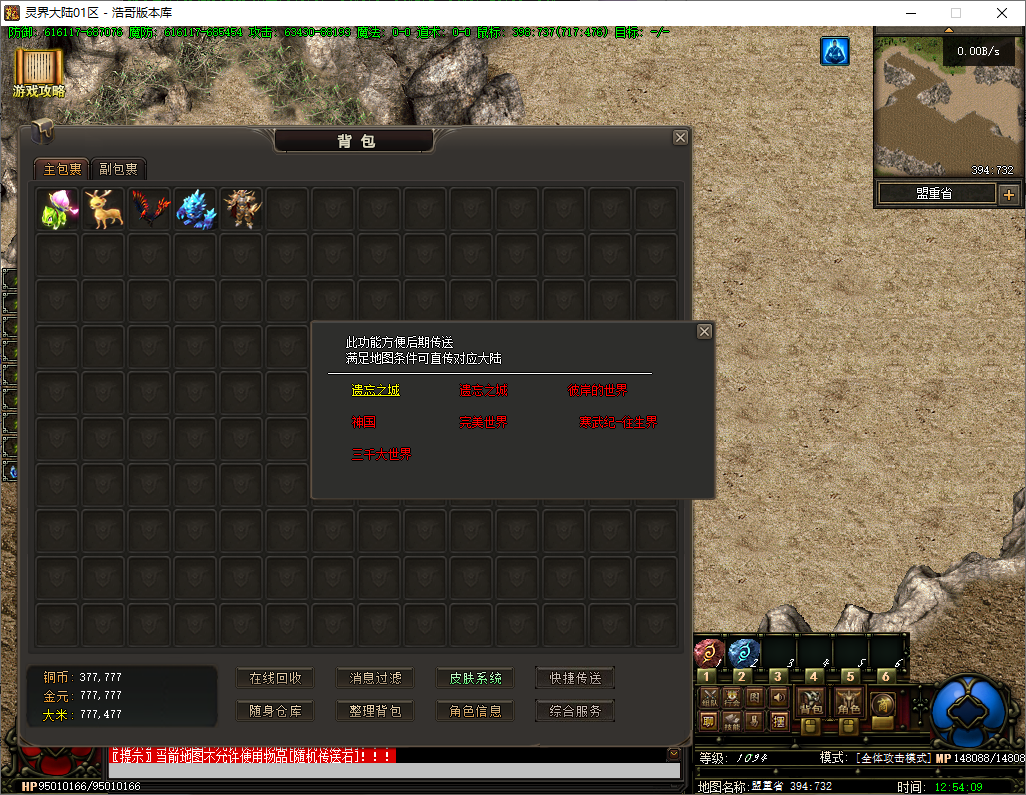Select the 三千大世界 teleport link
This screenshot has height=795, width=1026.
point(381,454)
